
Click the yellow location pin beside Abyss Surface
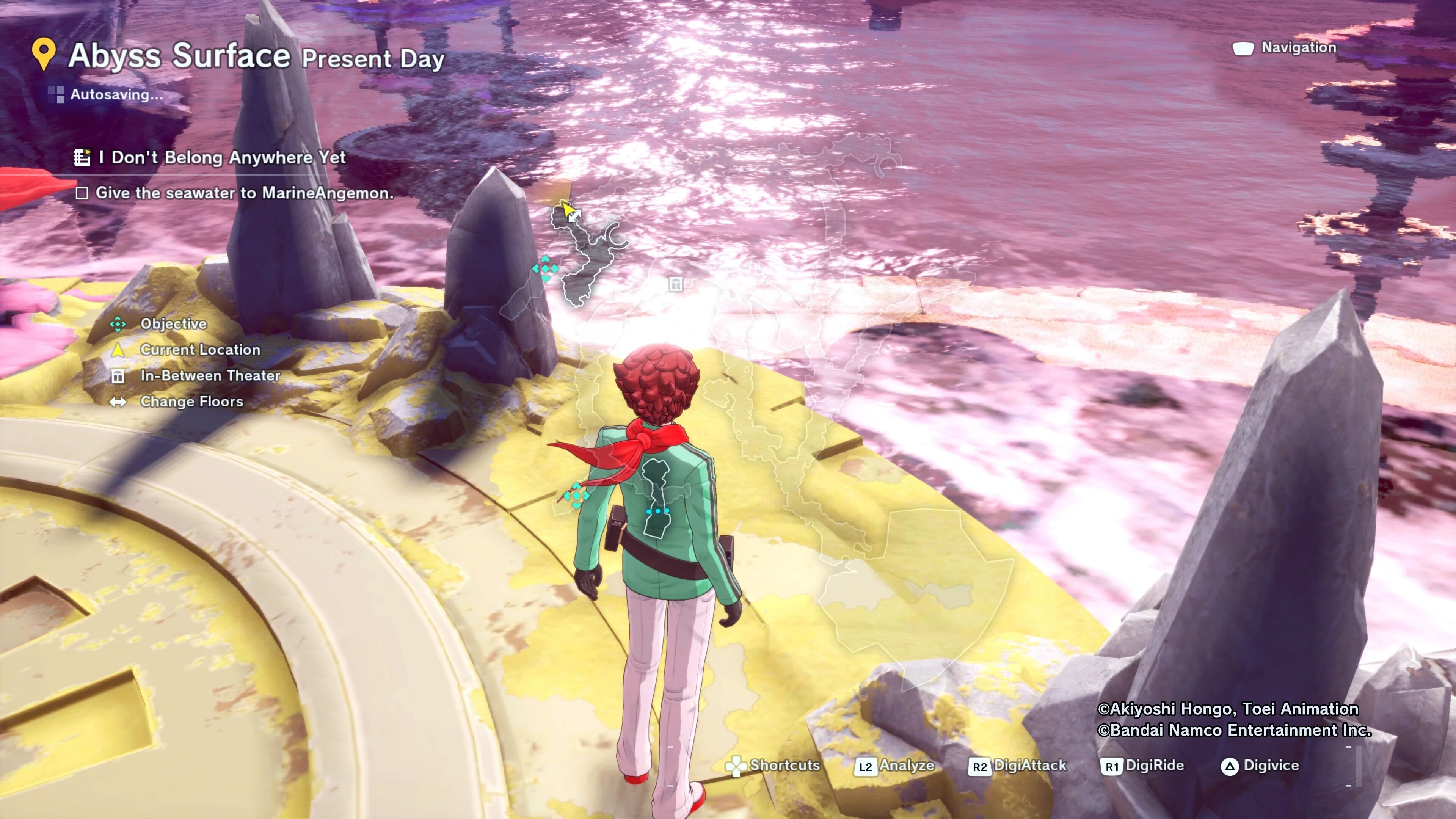click(x=44, y=54)
